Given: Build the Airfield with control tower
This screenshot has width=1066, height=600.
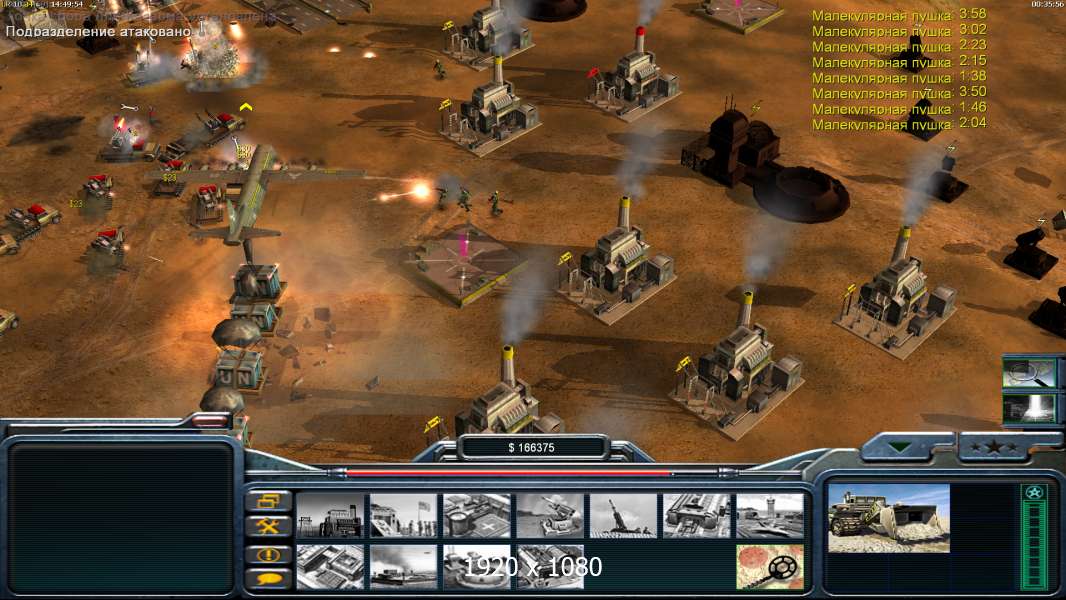Looking at the screenshot, I should (769, 516).
